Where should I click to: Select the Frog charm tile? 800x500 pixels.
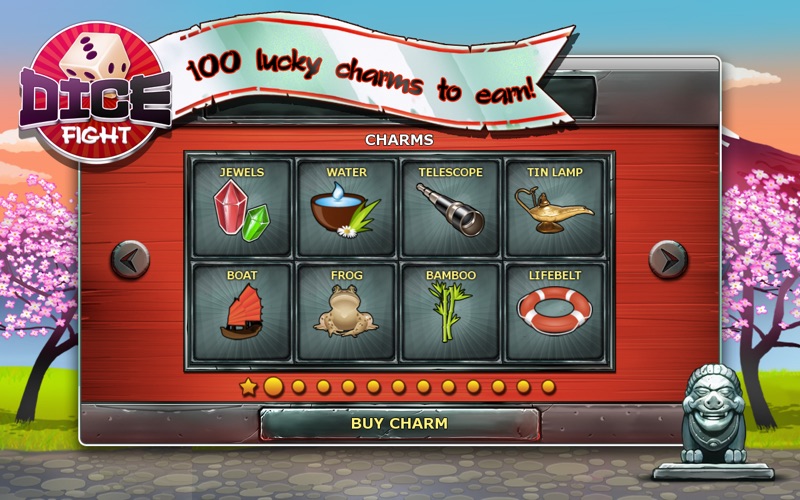347,310
